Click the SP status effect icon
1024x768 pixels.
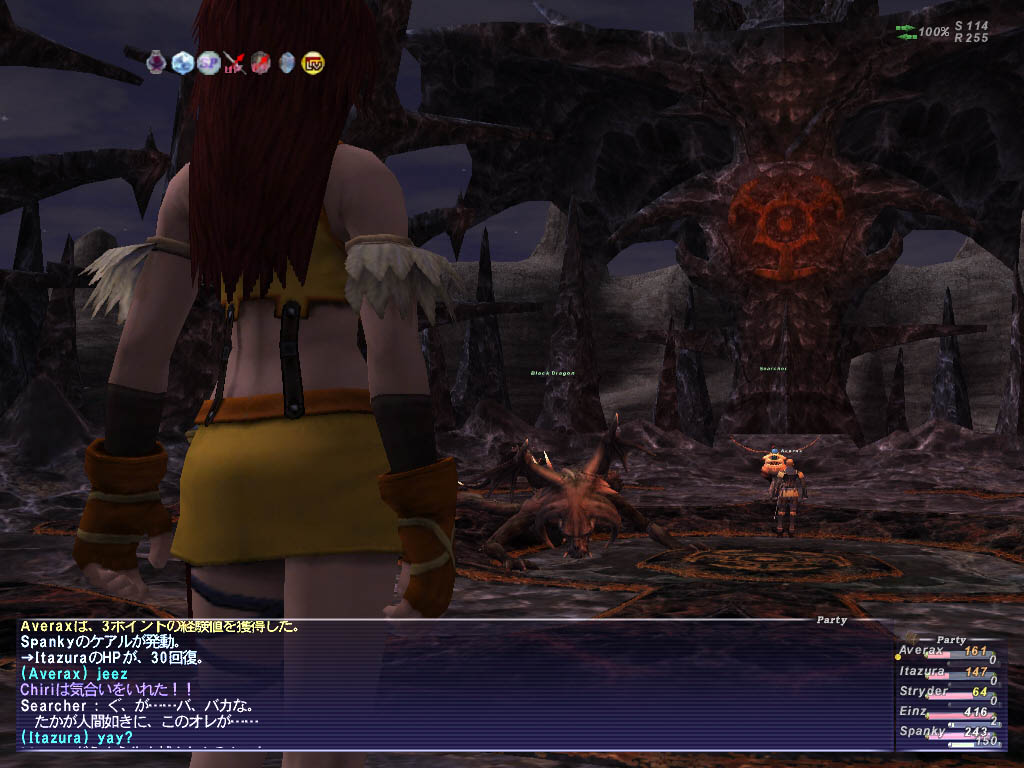coord(208,62)
